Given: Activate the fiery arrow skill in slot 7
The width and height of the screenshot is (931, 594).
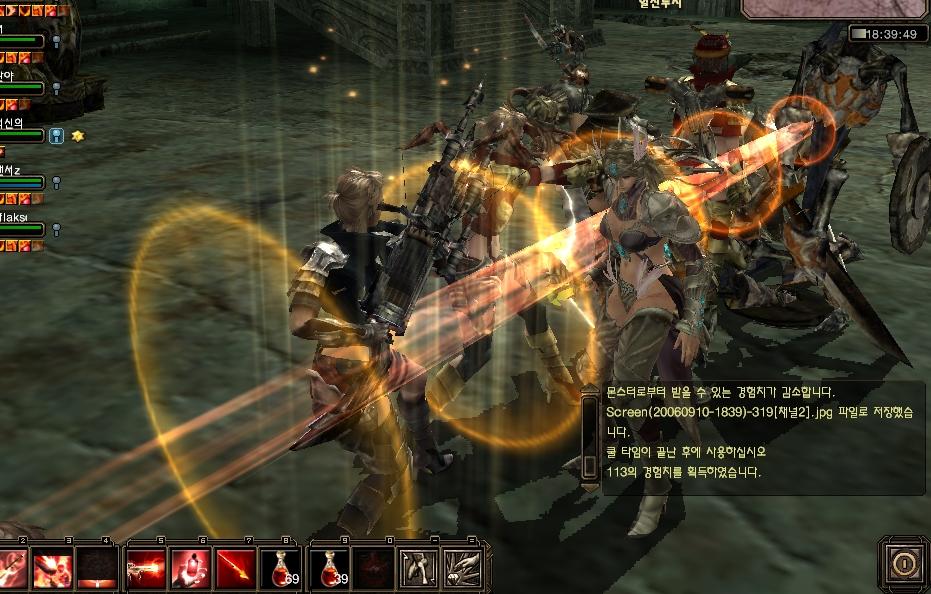Looking at the screenshot, I should click(236, 568).
